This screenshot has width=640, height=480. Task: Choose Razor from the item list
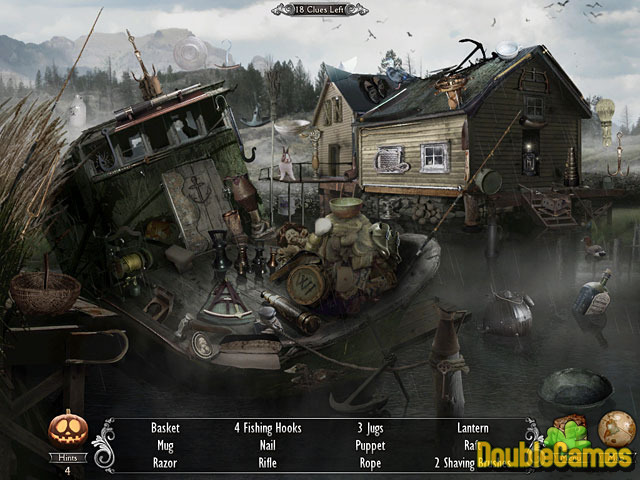click(165, 464)
